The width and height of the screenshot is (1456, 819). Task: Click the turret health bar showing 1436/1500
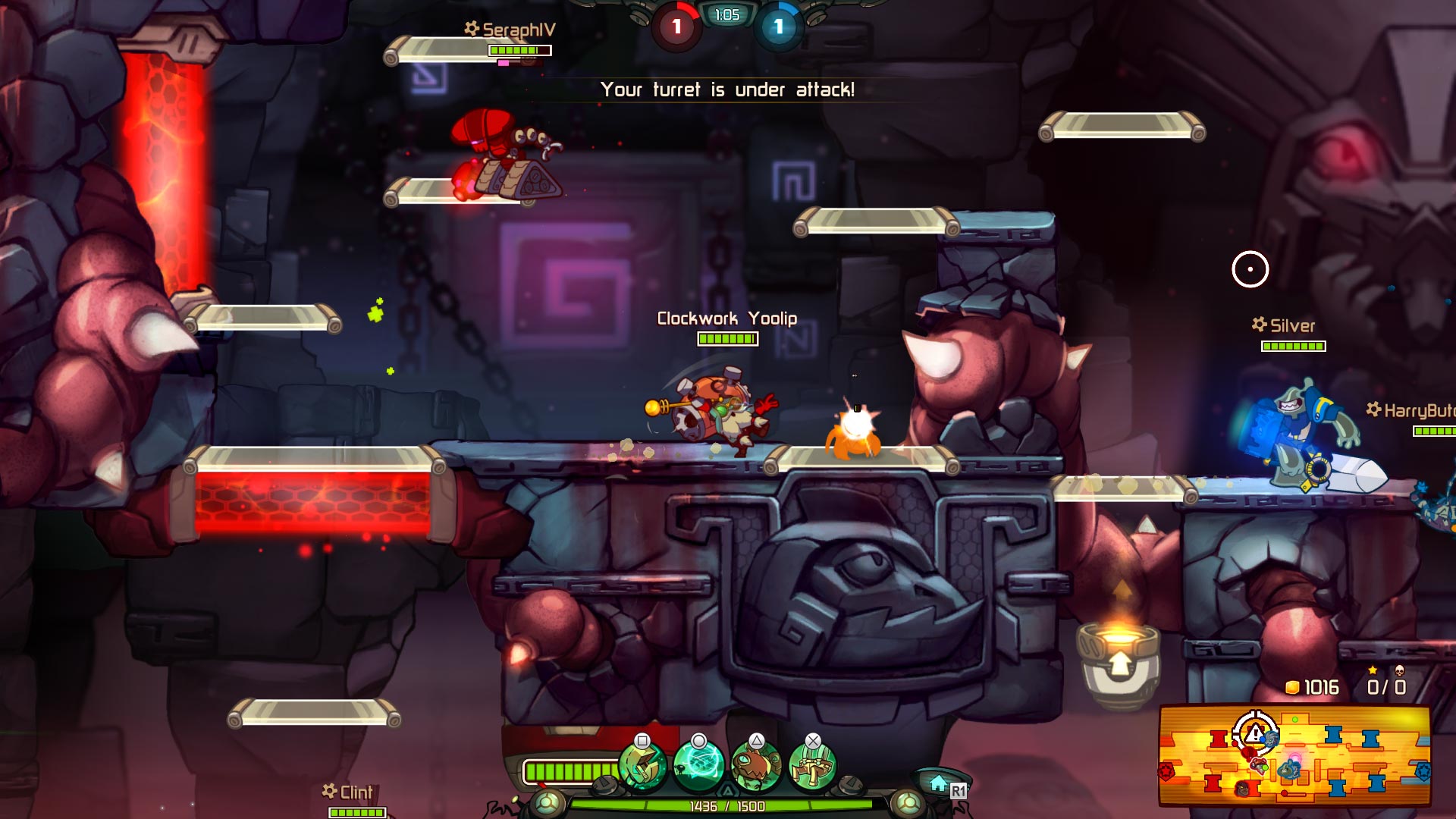point(726,808)
